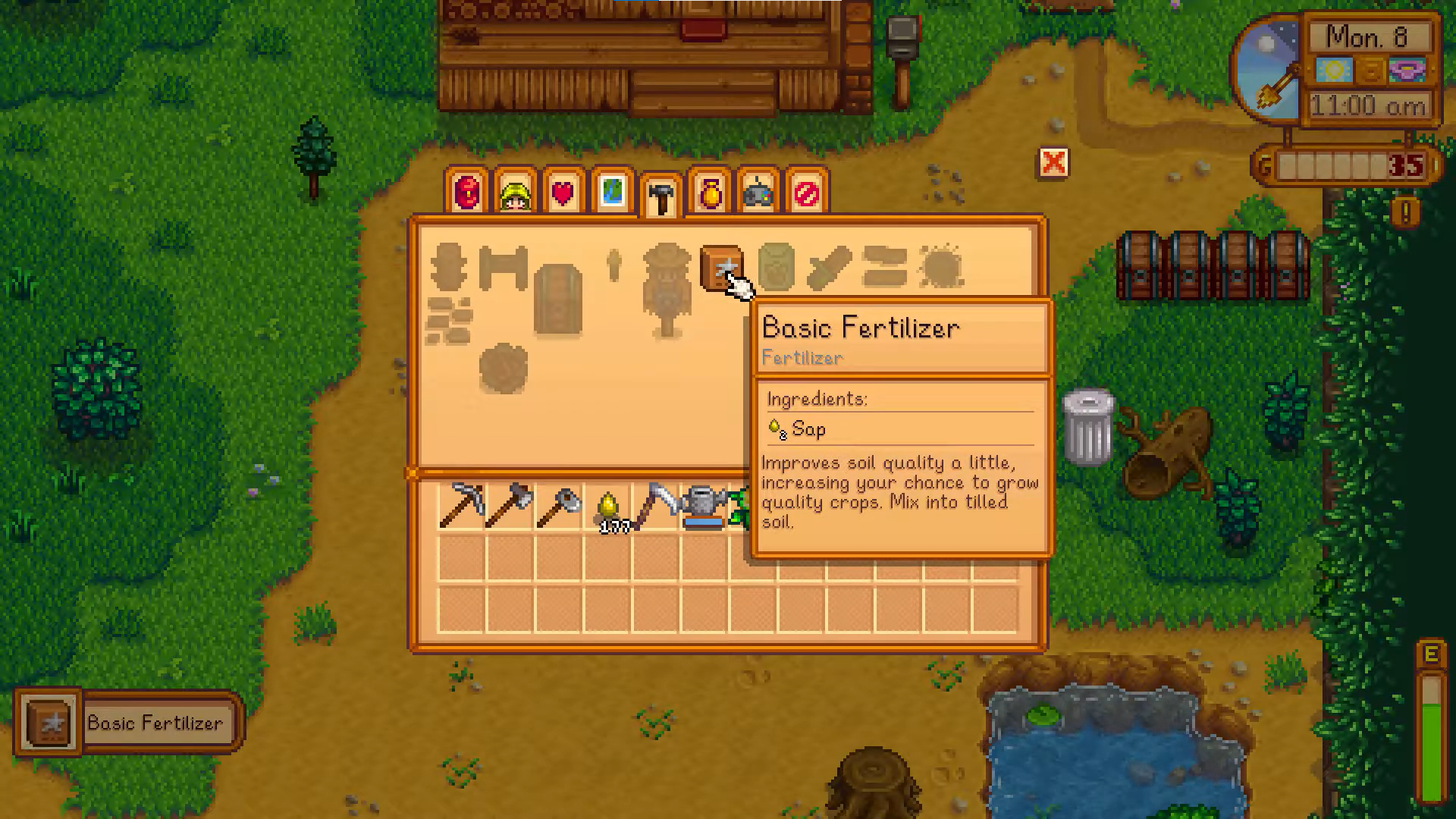This screenshot has width=1456, height=819.
Task: Select the sap stack of 177
Action: (x=607, y=507)
